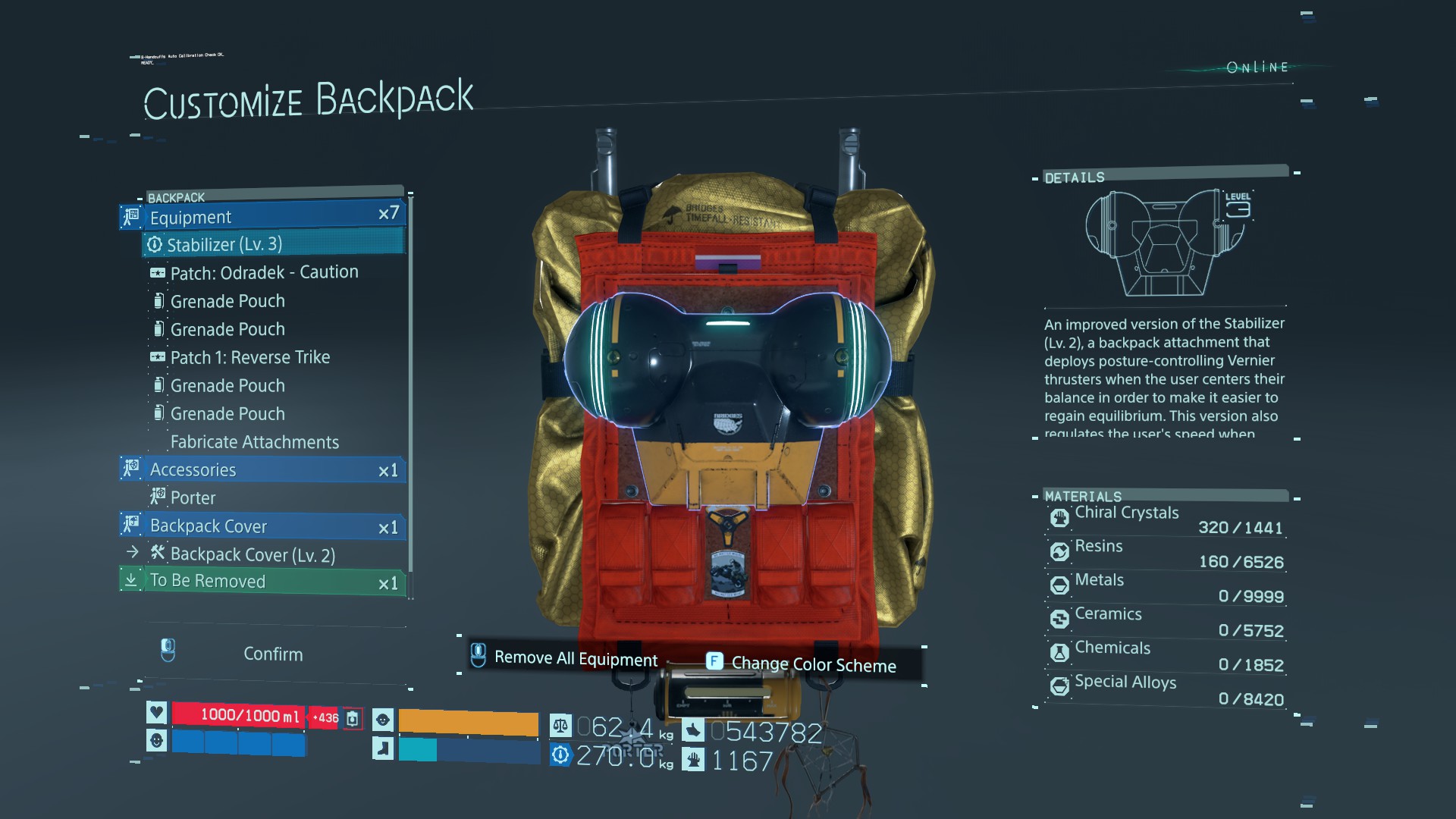1456x819 pixels.
Task: Open the To Be Removed section
Action: pos(262,582)
